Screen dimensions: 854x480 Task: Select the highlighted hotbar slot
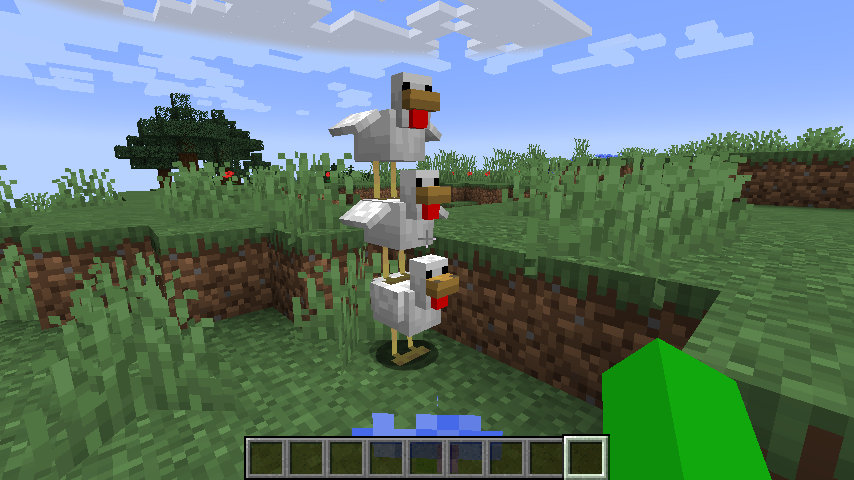click(587, 457)
